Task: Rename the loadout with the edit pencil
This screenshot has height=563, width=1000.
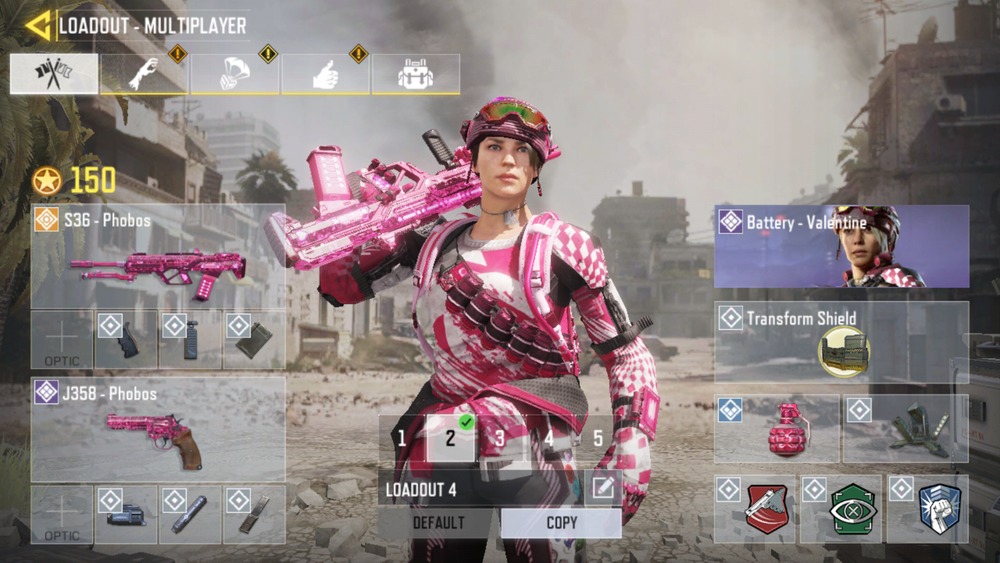Action: point(603,488)
